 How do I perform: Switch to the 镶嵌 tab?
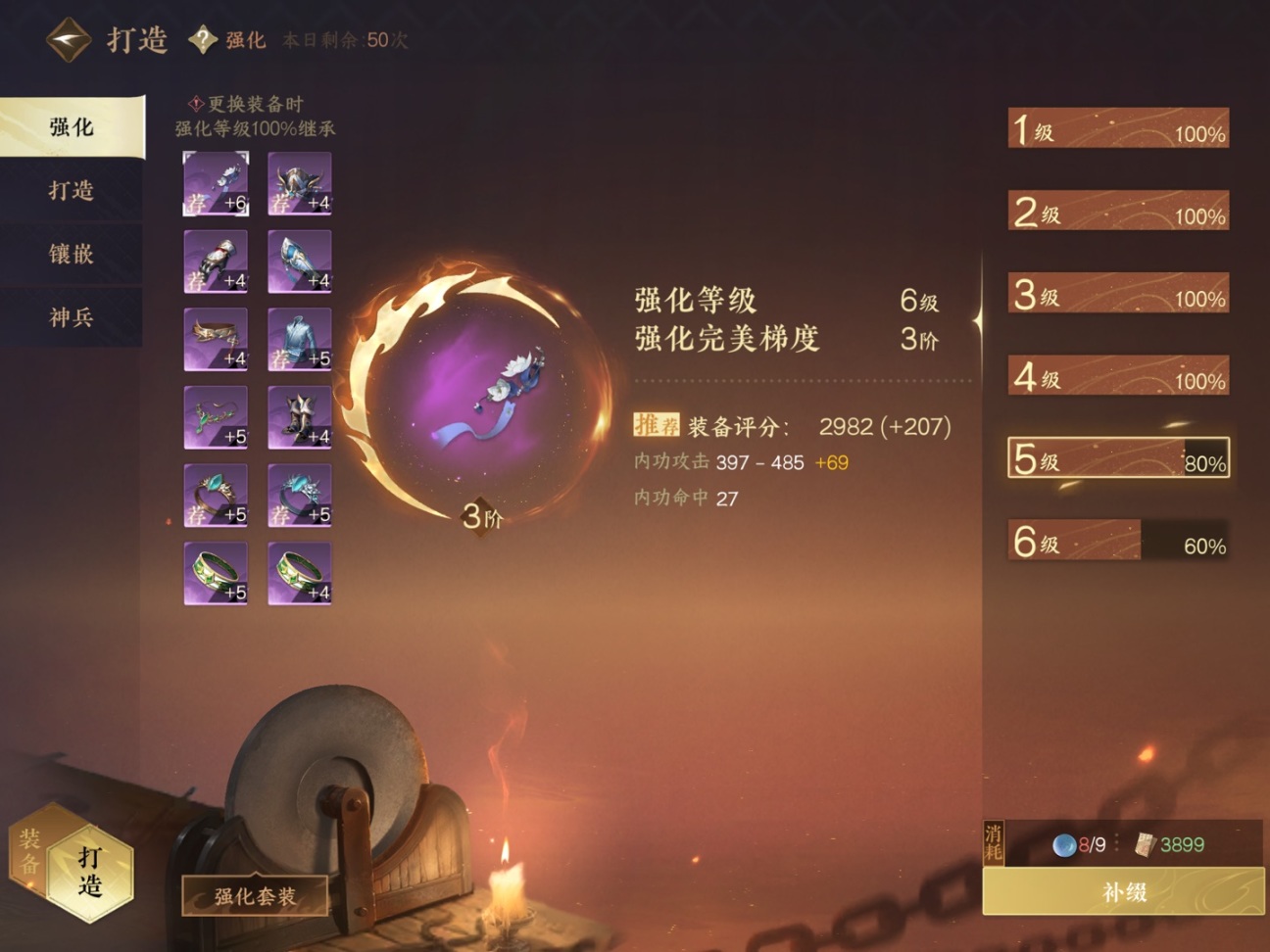67,256
